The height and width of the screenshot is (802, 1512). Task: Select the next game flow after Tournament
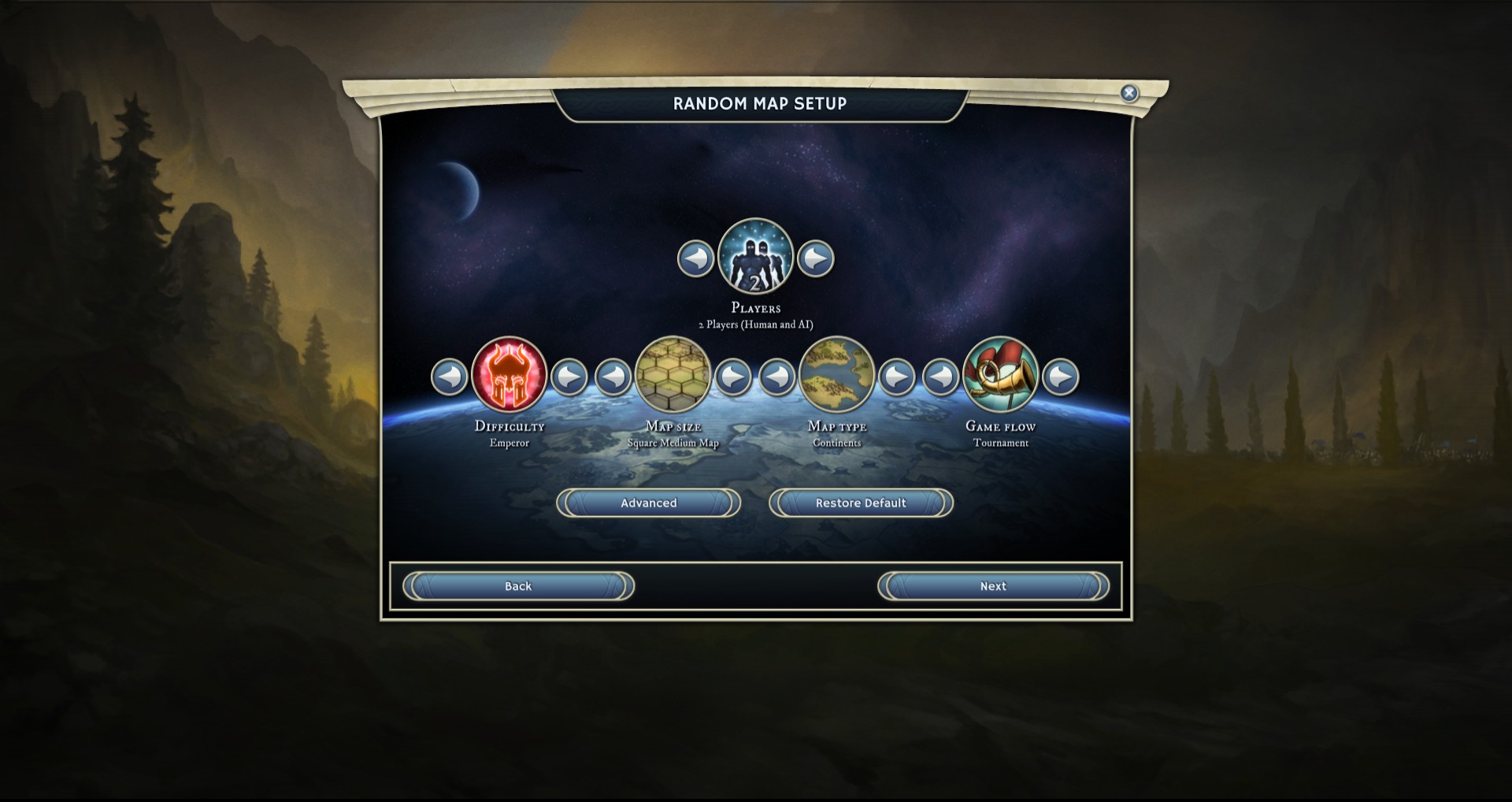(1061, 377)
